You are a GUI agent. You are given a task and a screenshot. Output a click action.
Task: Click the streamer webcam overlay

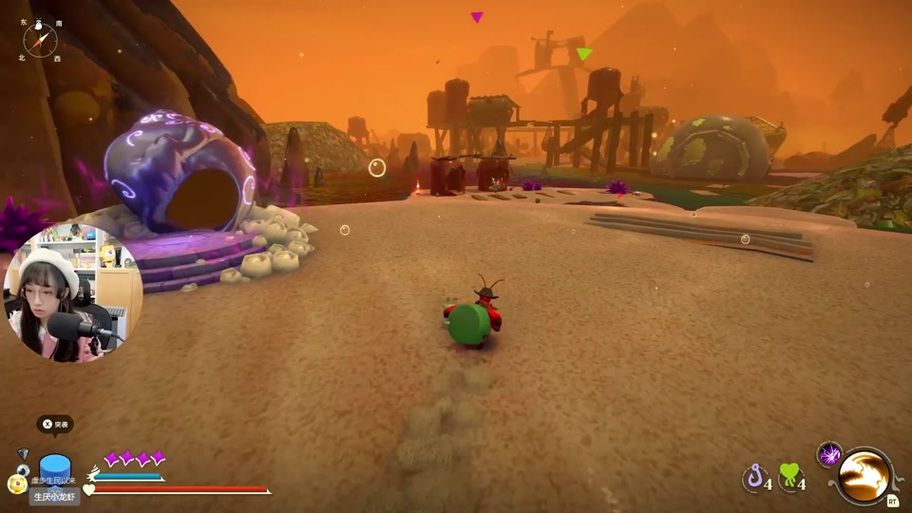(72, 293)
